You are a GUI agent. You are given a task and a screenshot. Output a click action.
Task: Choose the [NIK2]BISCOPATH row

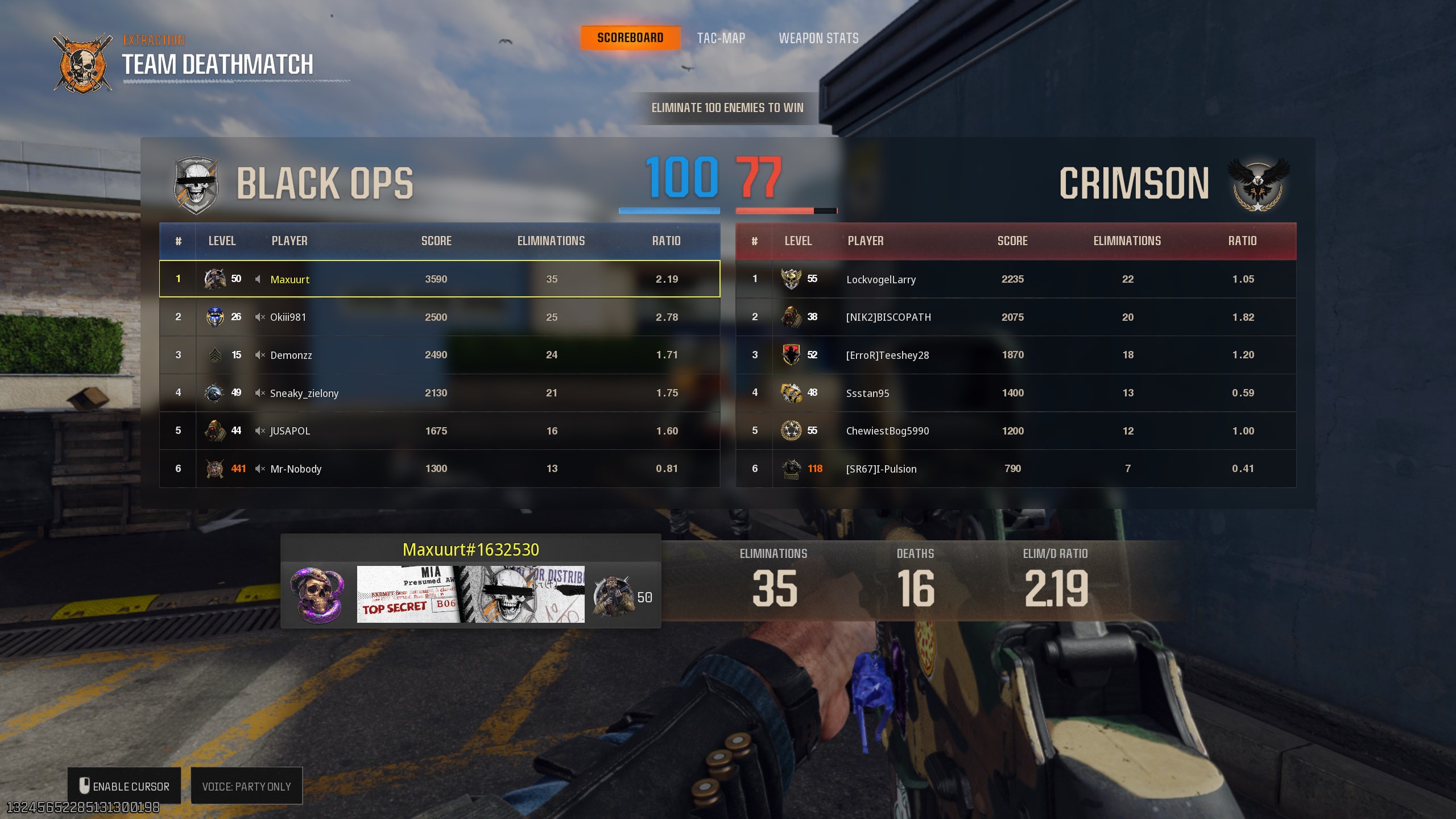pyautogui.click(x=1015, y=317)
